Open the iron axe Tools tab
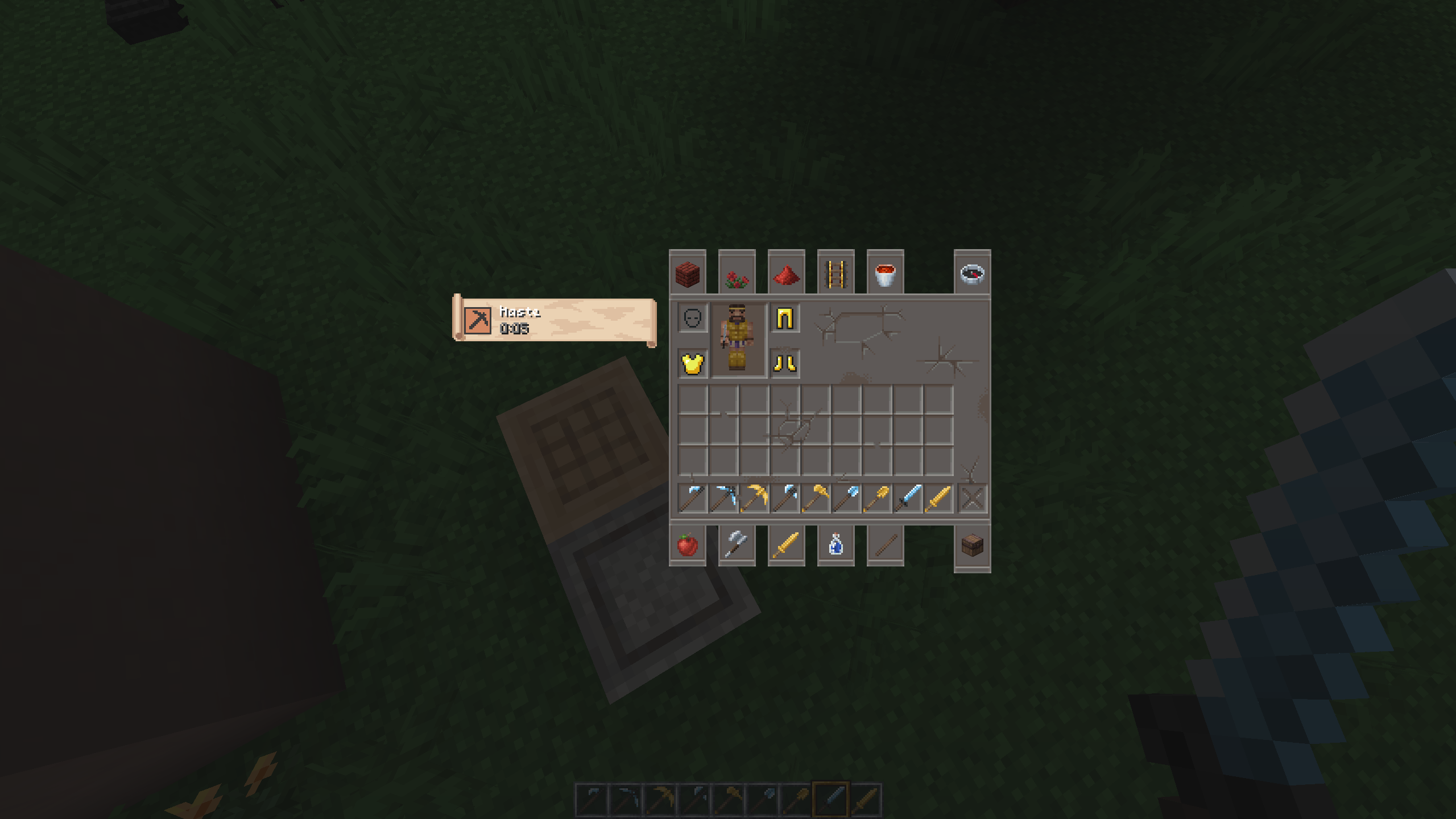The height and width of the screenshot is (819, 1456). click(x=737, y=545)
